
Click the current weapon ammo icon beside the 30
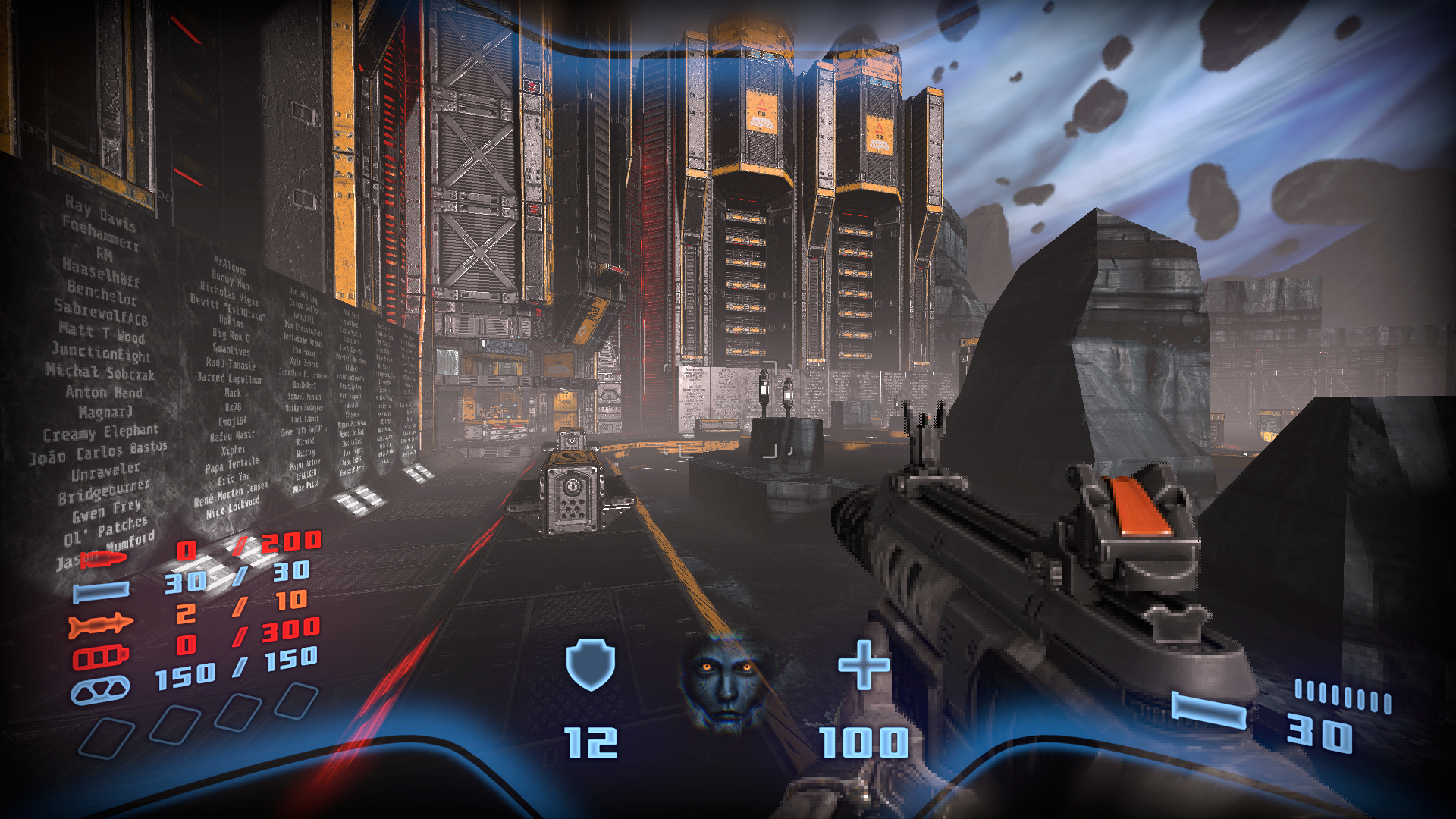click(x=1209, y=711)
